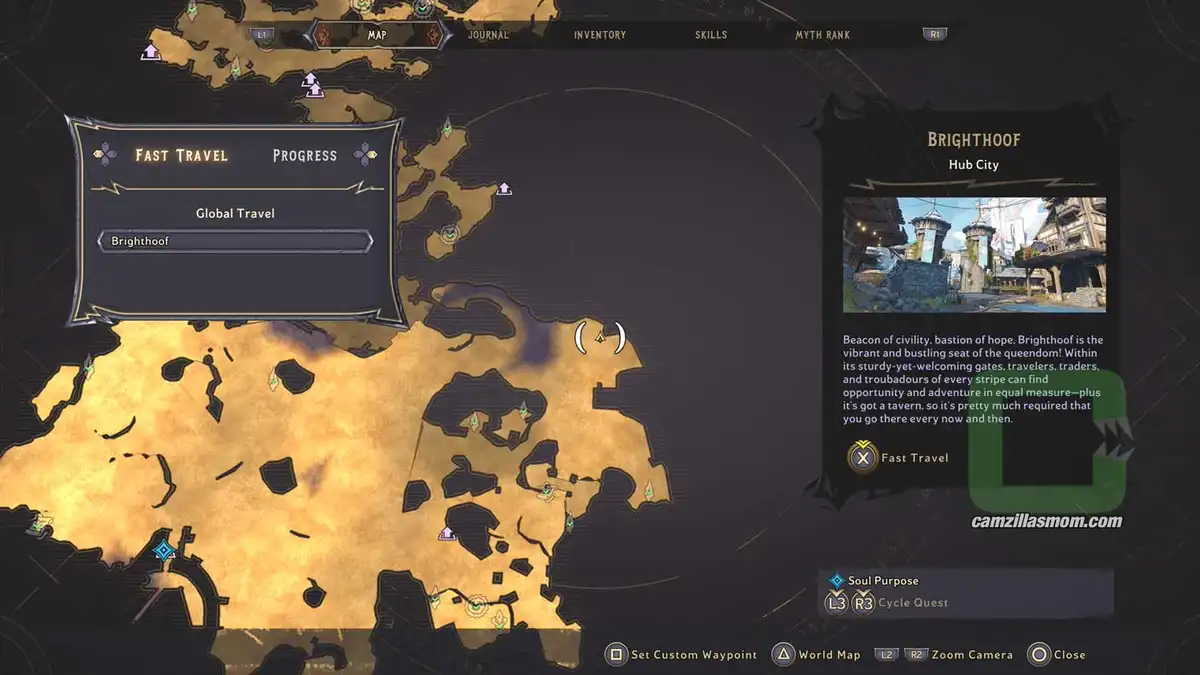Switch to the Progress panel tab
Screen dimensions: 1200x675
[x=305, y=155]
